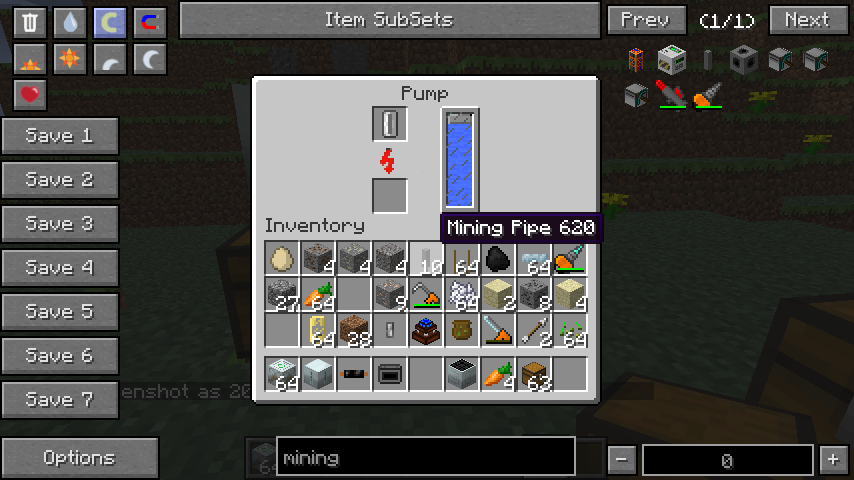Pick up the coal from the inventory
Screen dimensions: 854x480
pyautogui.click(x=498, y=259)
